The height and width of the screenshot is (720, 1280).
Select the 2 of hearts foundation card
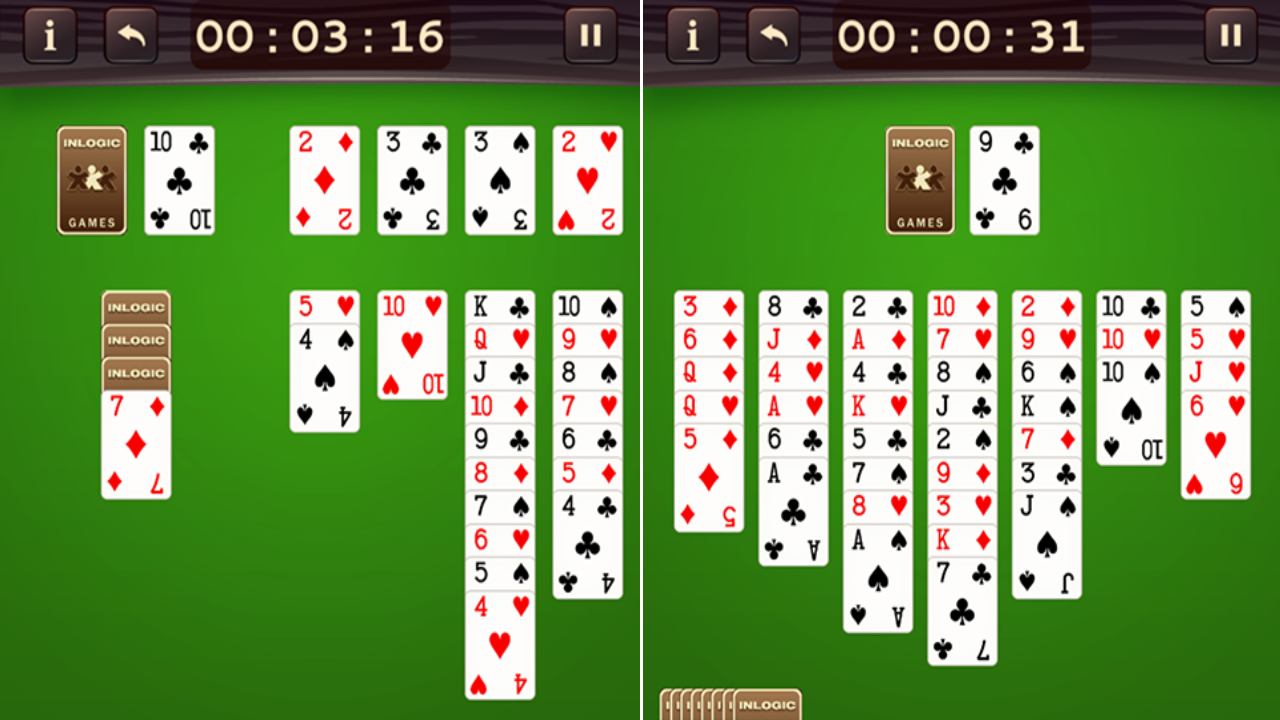587,180
